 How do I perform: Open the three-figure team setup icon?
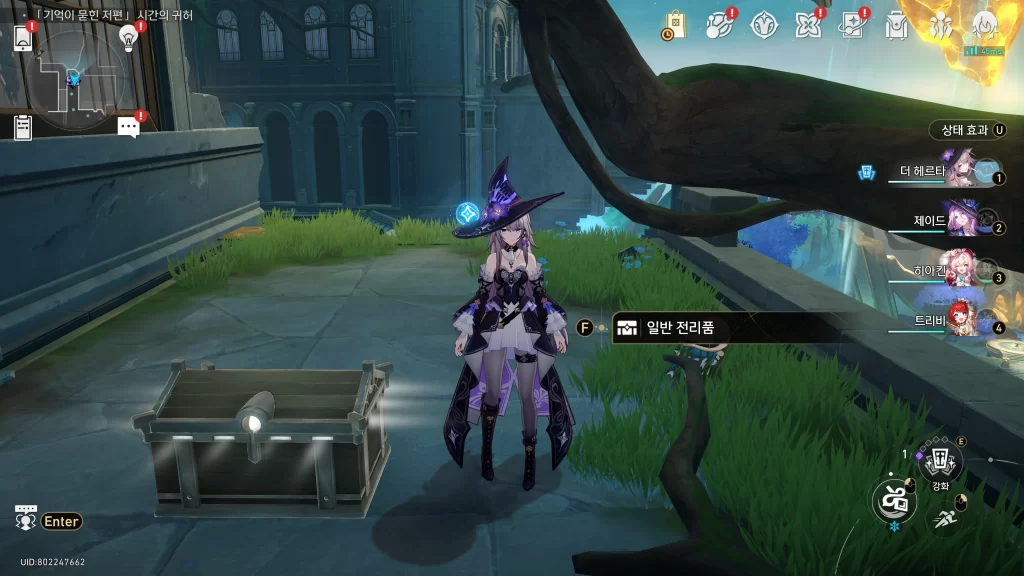click(x=941, y=25)
